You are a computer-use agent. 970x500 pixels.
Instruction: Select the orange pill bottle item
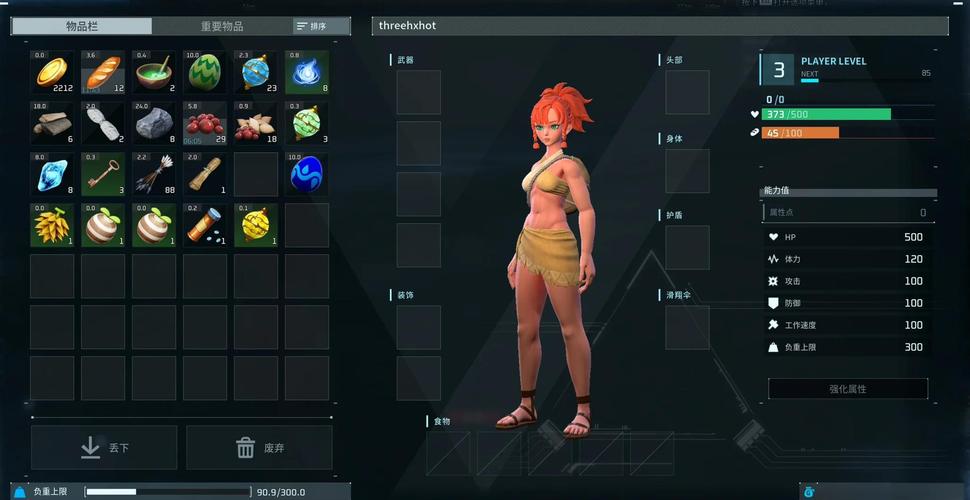coord(205,225)
